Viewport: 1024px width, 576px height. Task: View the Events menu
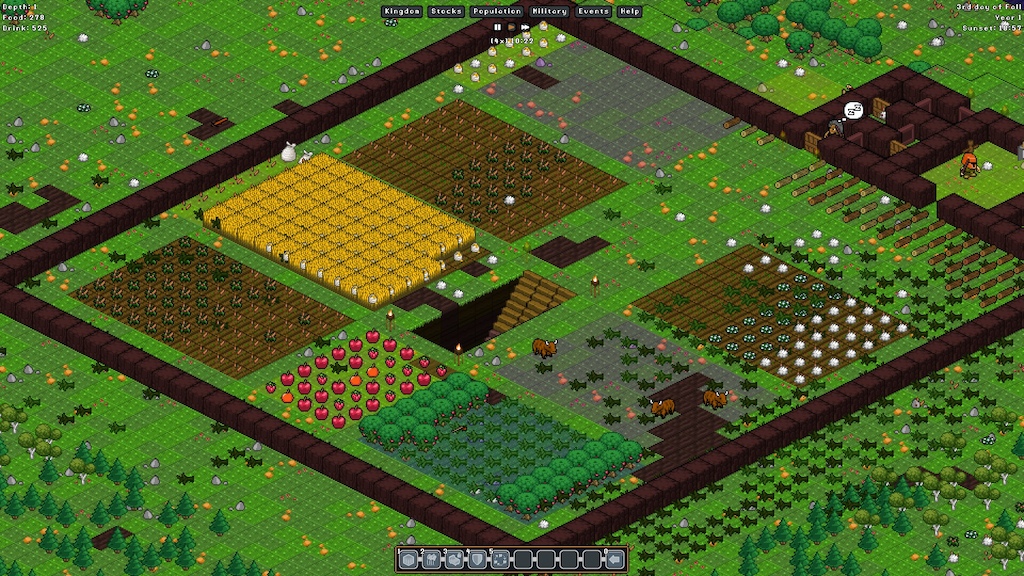(594, 11)
